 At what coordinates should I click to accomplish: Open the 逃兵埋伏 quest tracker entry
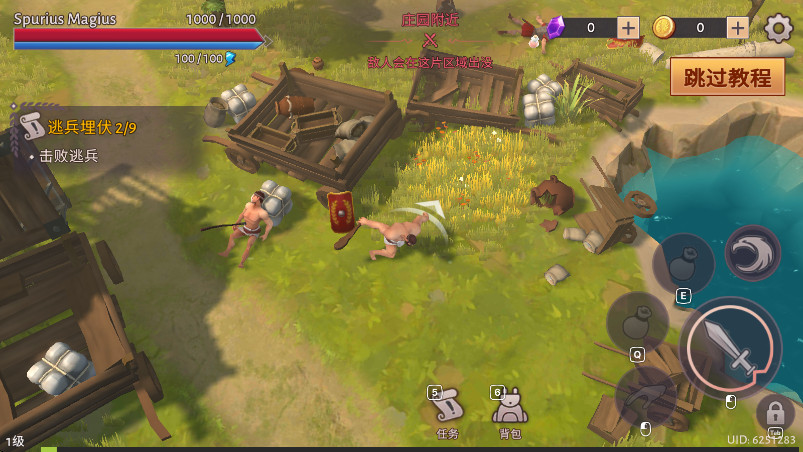tap(78, 128)
